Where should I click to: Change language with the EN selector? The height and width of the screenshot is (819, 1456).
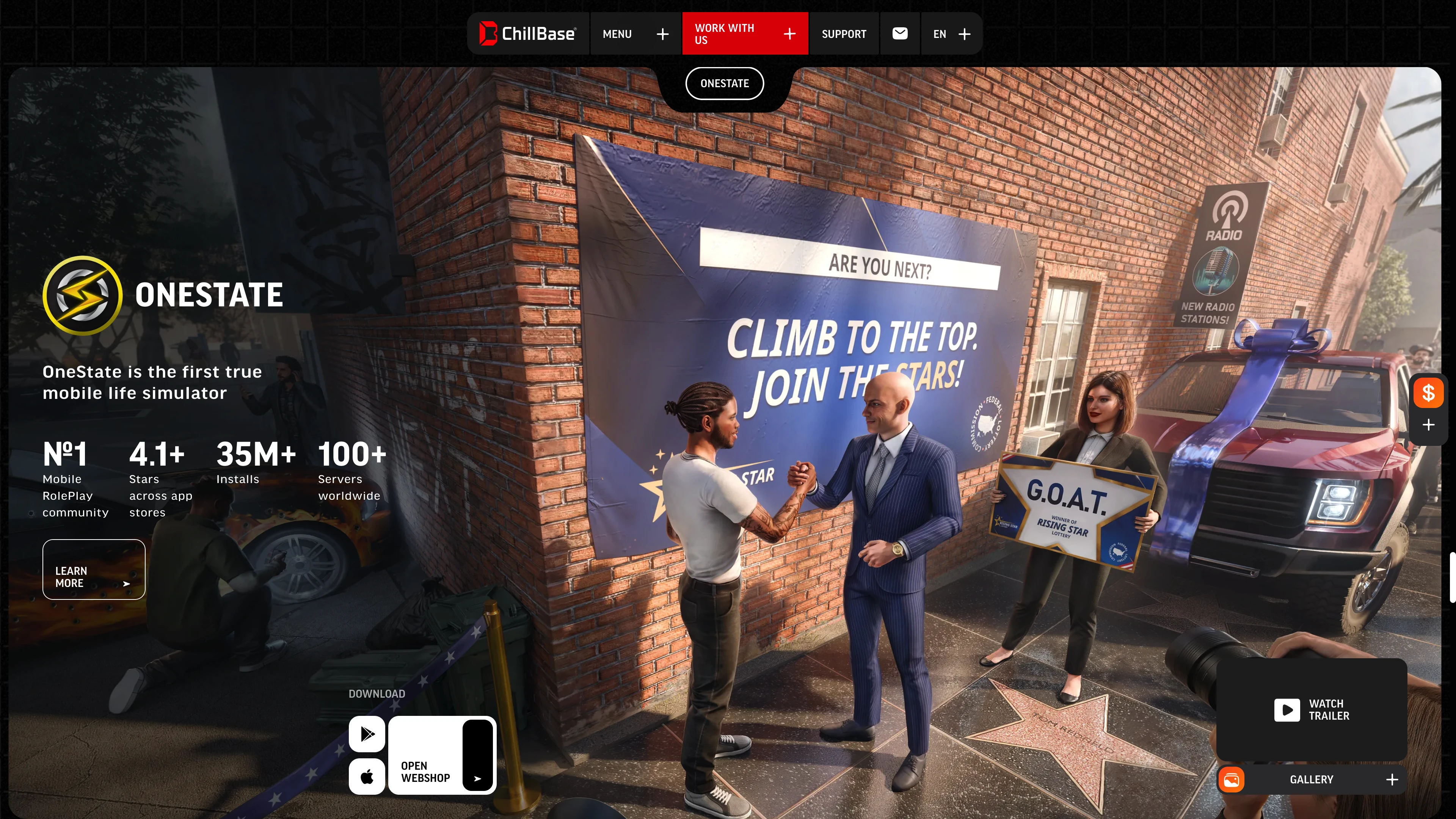point(951,34)
